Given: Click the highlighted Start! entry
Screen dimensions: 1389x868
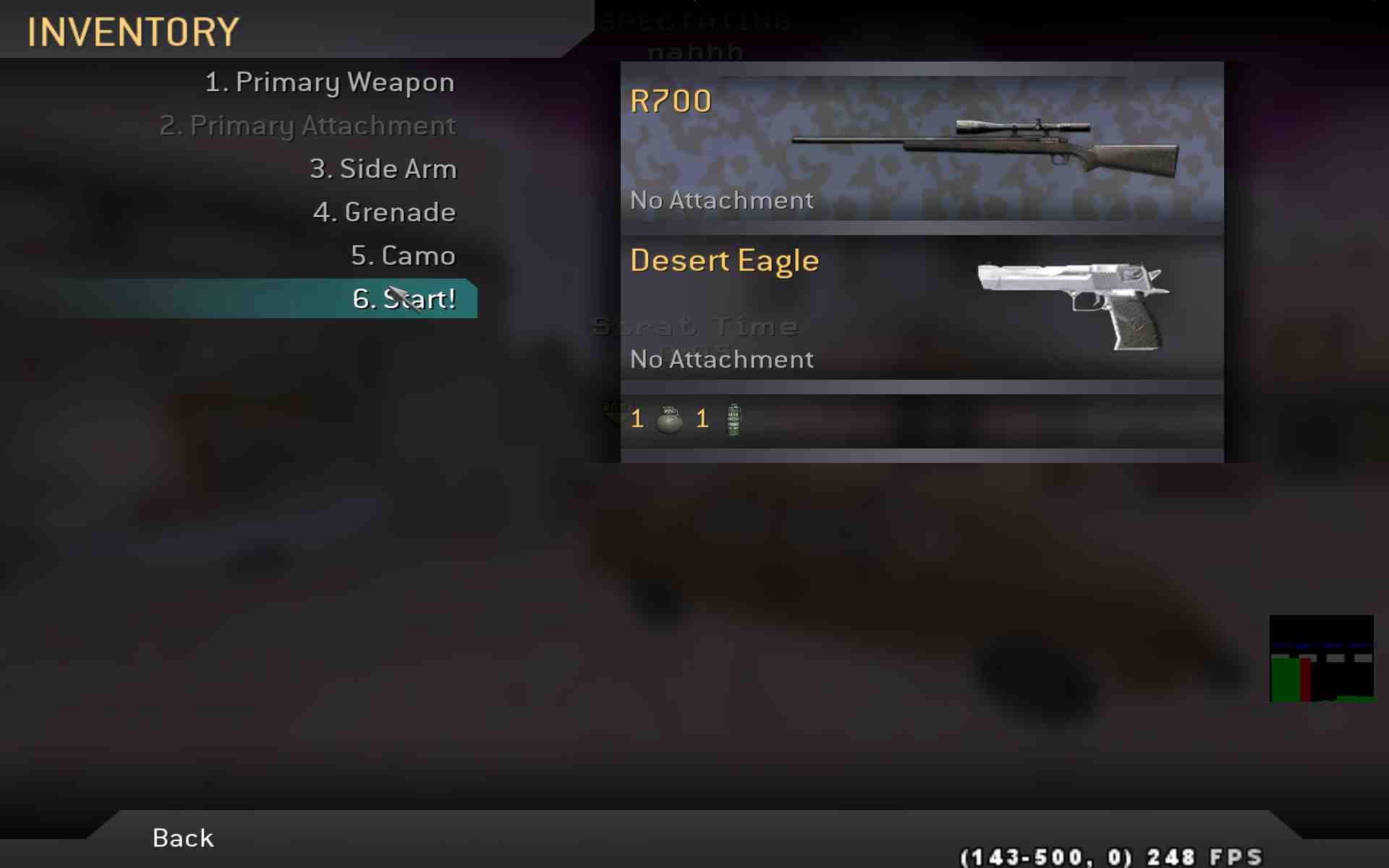Looking at the screenshot, I should pyautogui.click(x=403, y=299).
